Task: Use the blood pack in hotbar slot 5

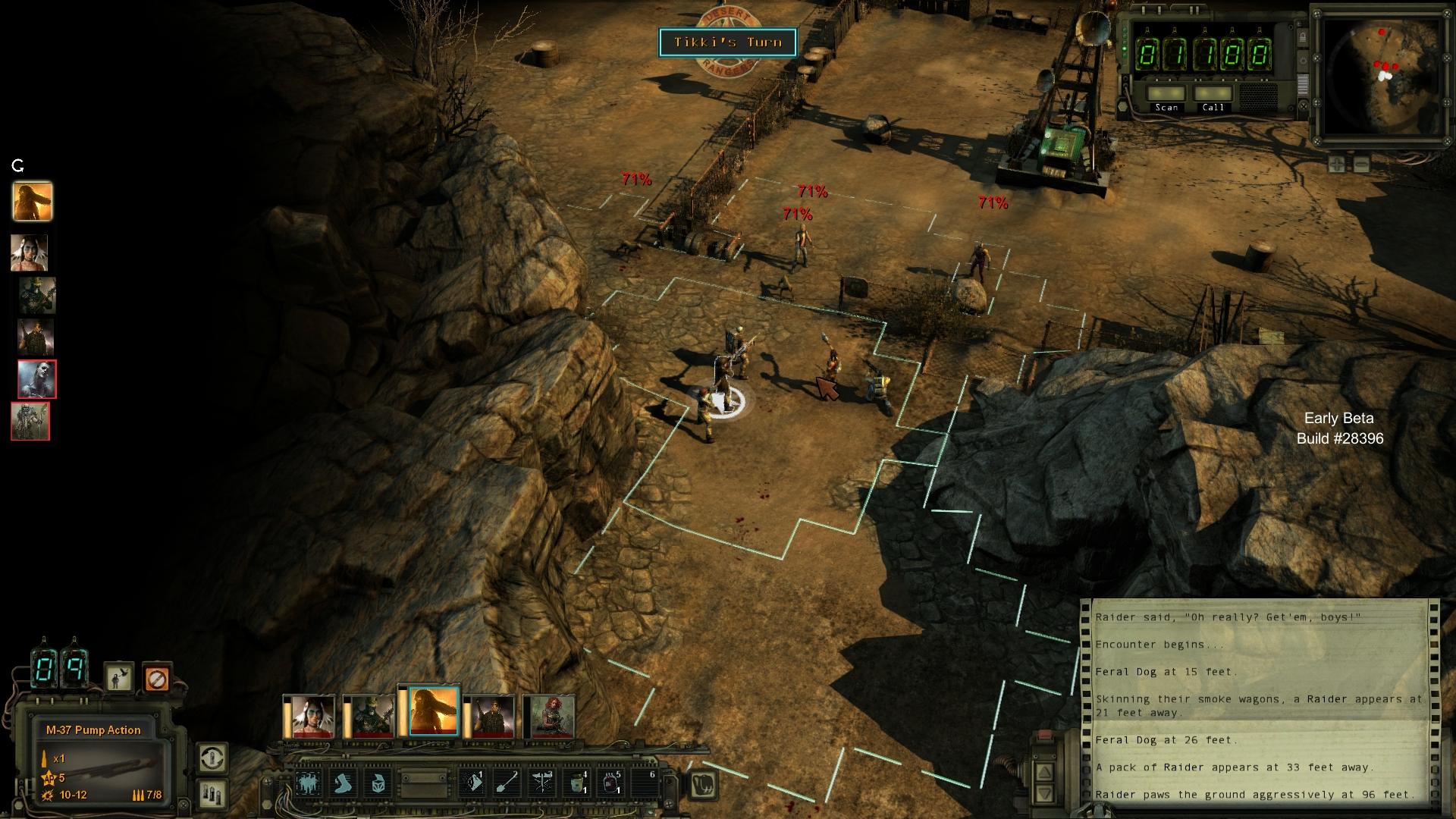Action: coord(611,783)
